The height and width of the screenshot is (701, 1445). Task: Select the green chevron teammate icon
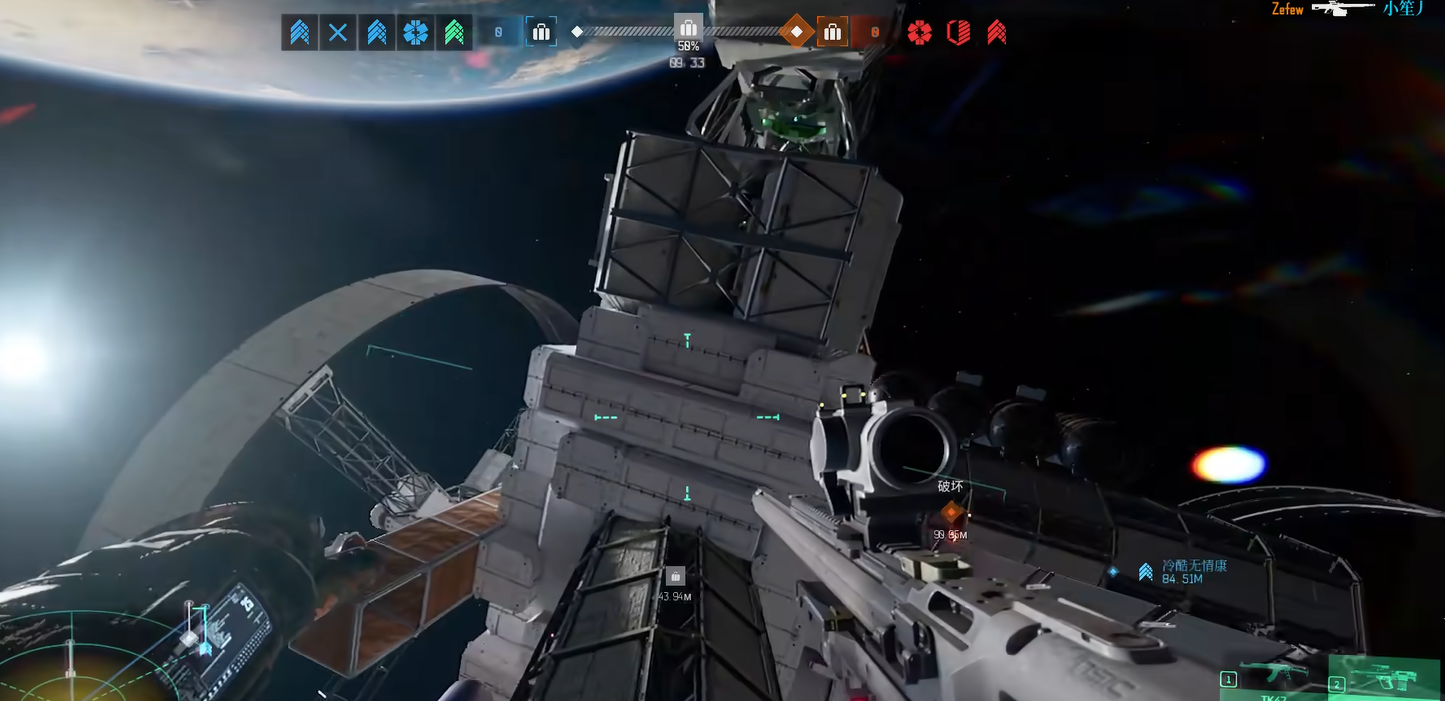coord(454,33)
